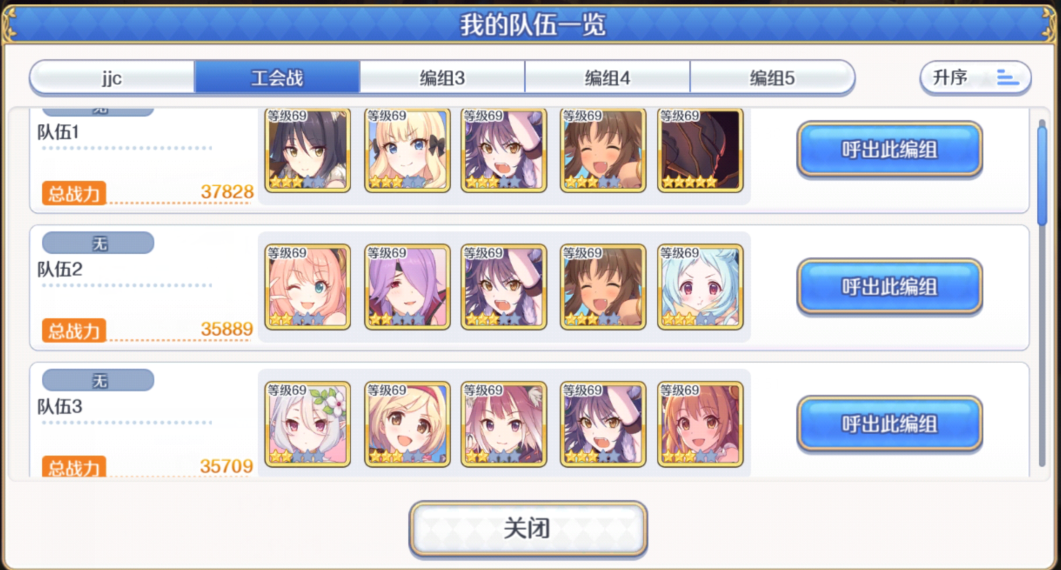Select the dark armored five-star character in 队伍1
Viewport: 1061px width, 570px height.
point(700,150)
